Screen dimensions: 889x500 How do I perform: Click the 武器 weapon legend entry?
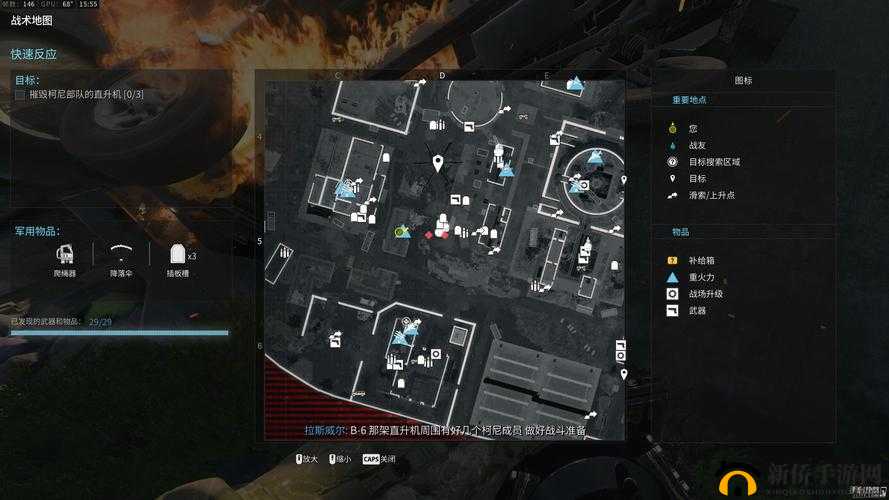tap(697, 311)
